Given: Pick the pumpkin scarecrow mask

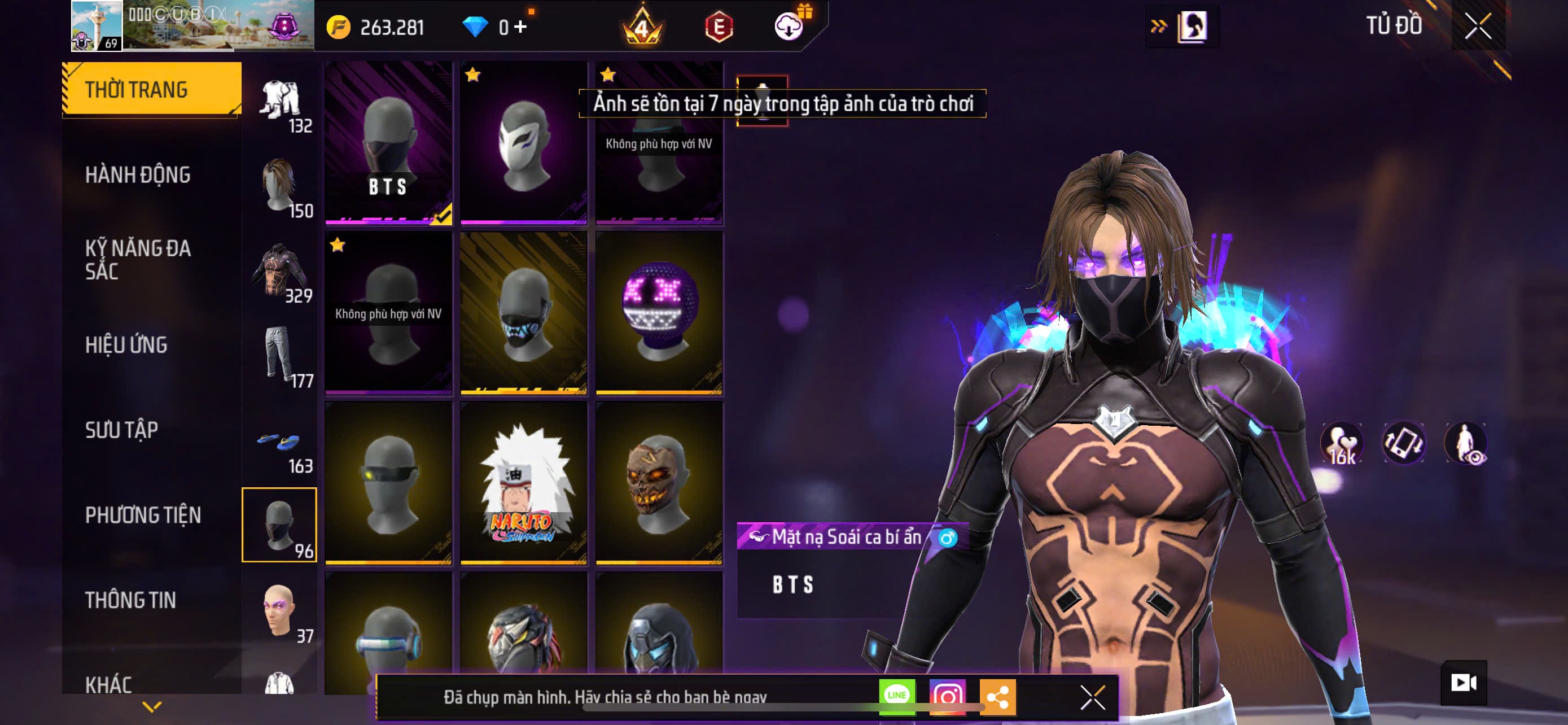Looking at the screenshot, I should 659,482.
